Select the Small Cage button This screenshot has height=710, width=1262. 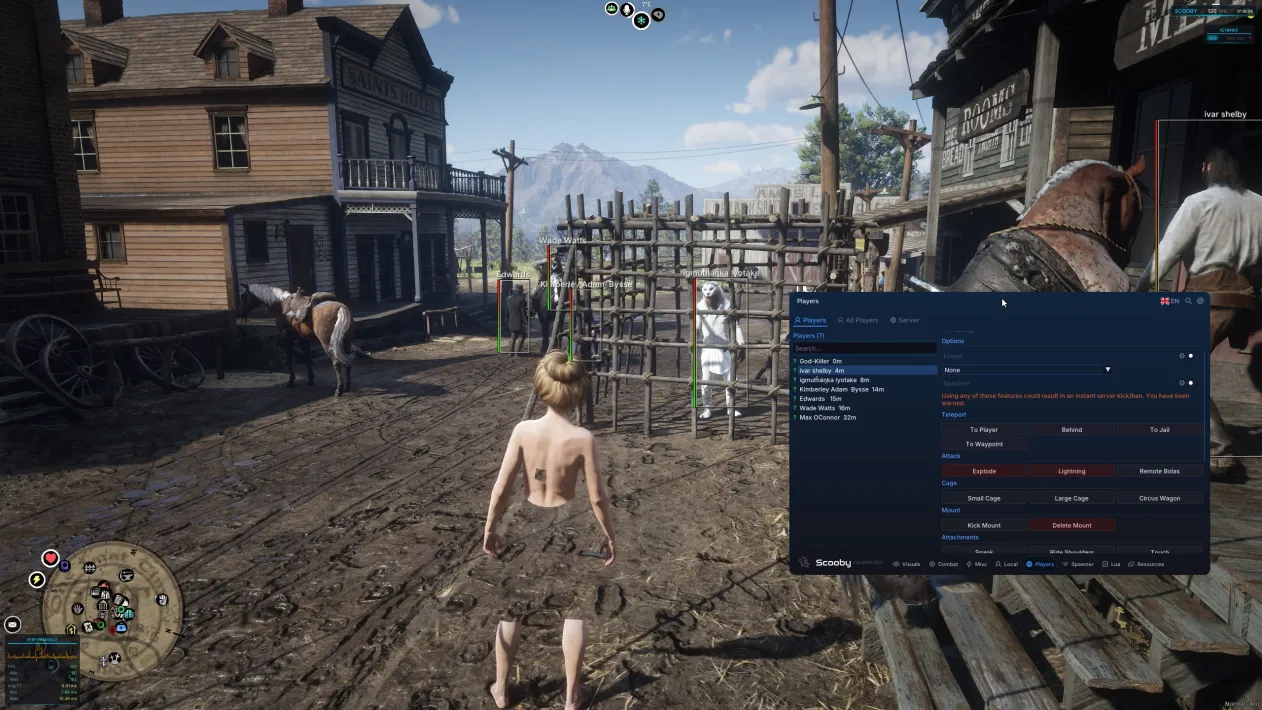point(984,498)
